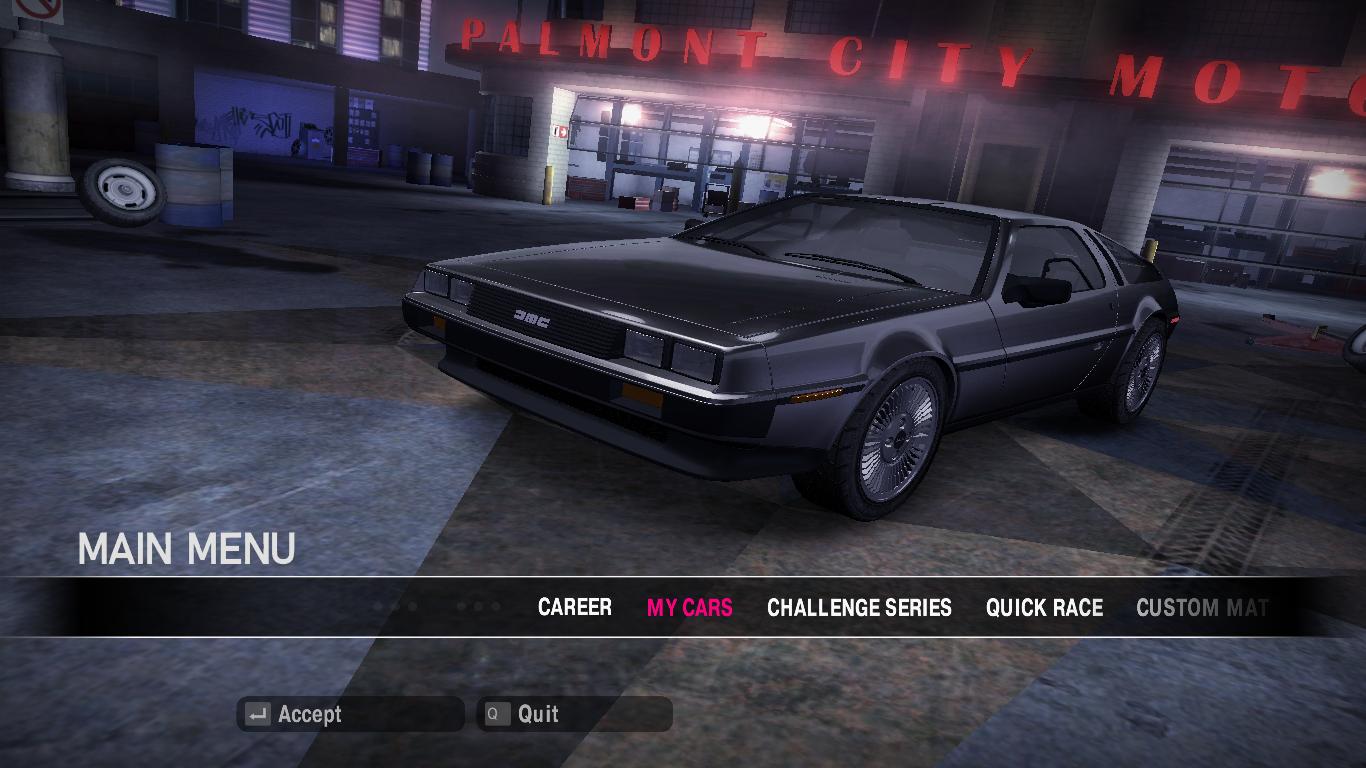
Task: Go to the Custom Match entry
Action: pos(1201,607)
